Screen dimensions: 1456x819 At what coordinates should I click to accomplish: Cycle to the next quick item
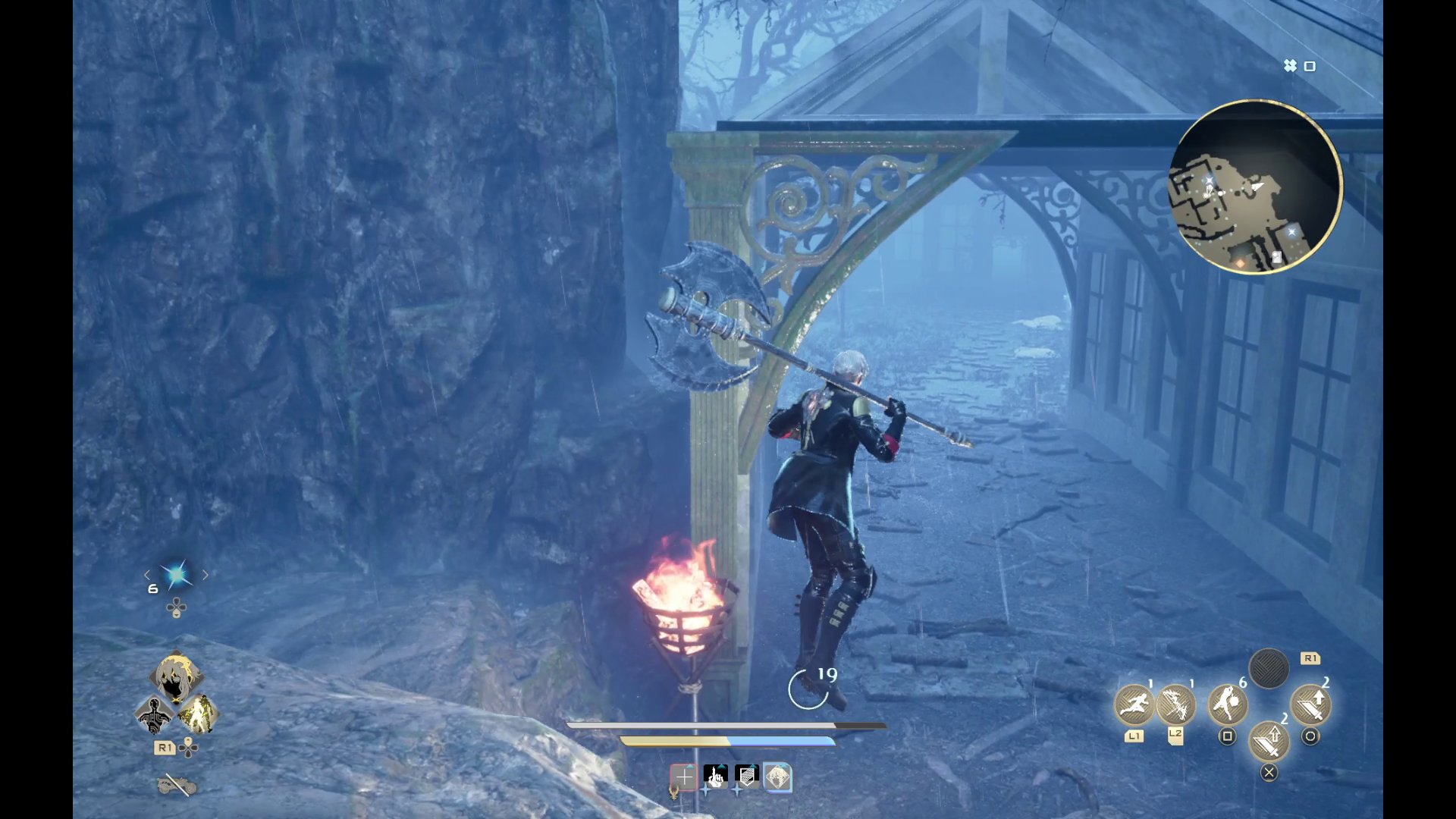(x=205, y=576)
